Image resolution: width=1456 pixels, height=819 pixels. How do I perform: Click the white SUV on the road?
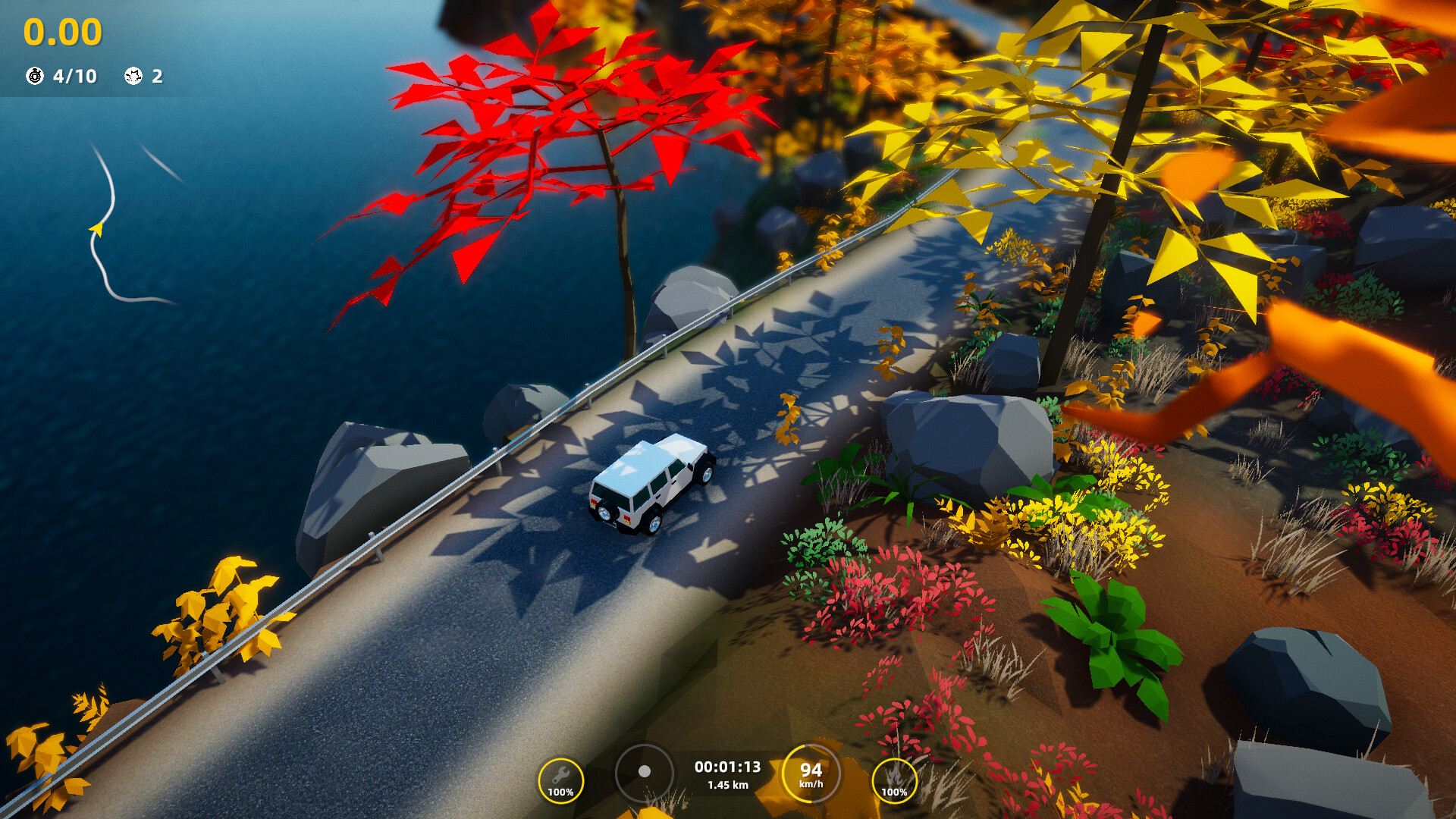point(652,482)
